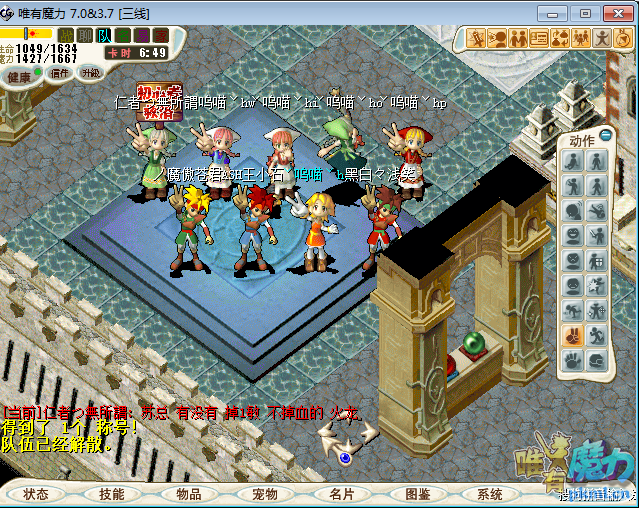The height and width of the screenshot is (508, 639).
Task: Open the 系统 system menu
Action: 490,494
